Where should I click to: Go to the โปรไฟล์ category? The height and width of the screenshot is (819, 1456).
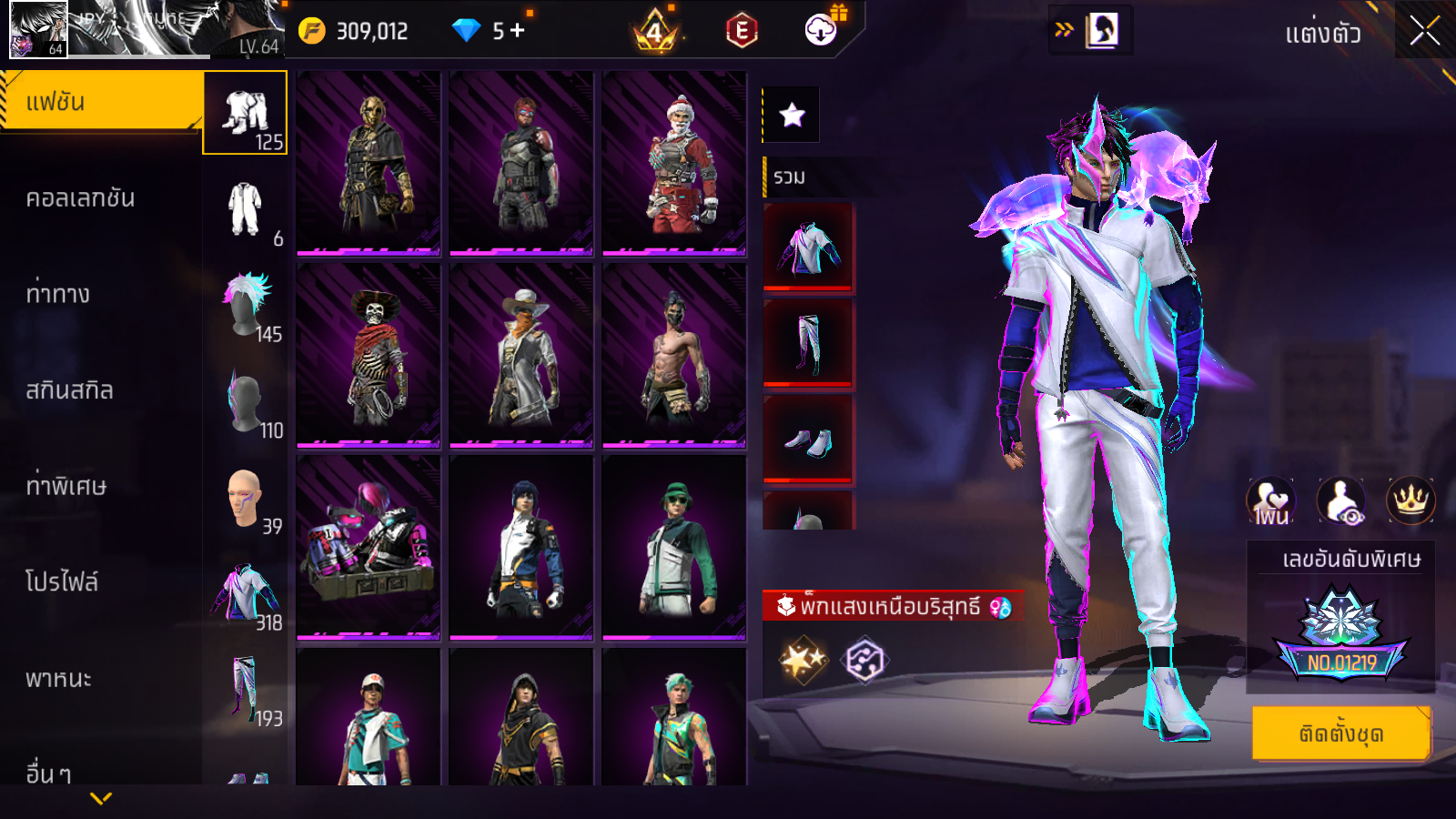62,582
